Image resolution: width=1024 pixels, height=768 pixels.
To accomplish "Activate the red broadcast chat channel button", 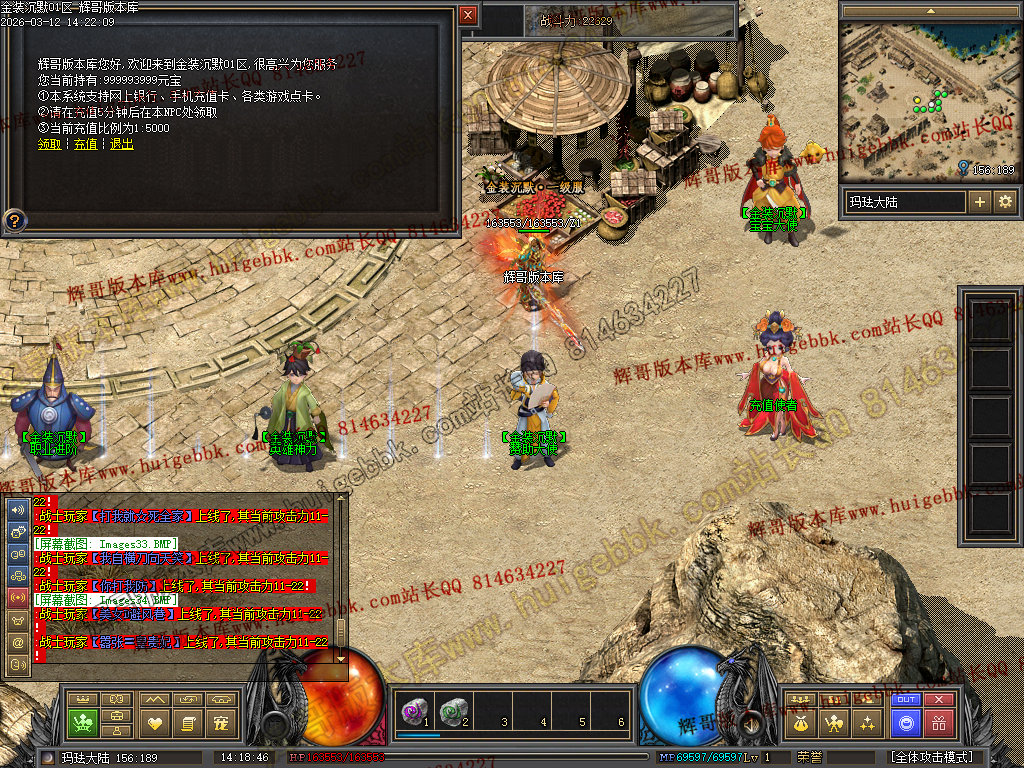I will coord(17,597).
